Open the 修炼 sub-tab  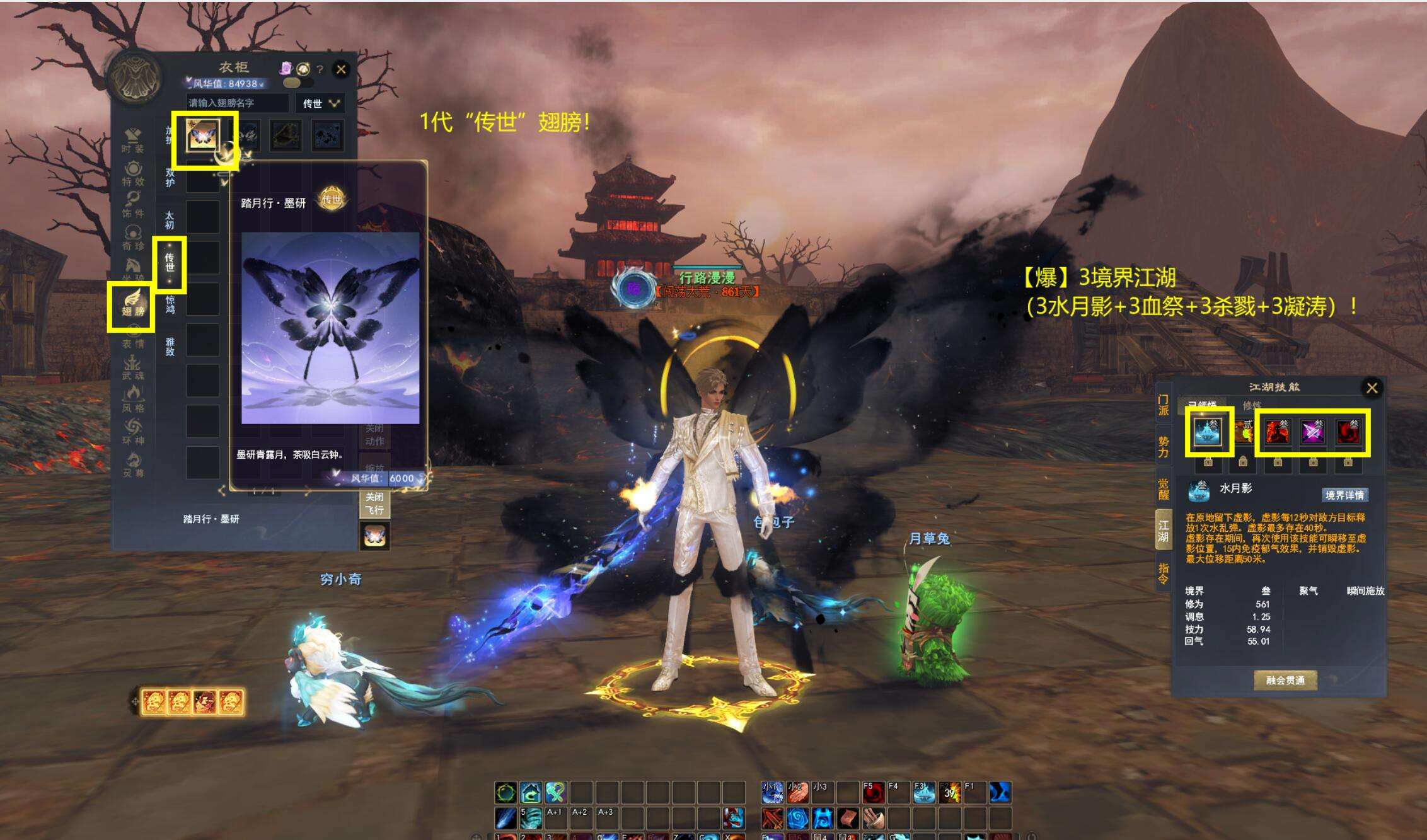point(1252,405)
